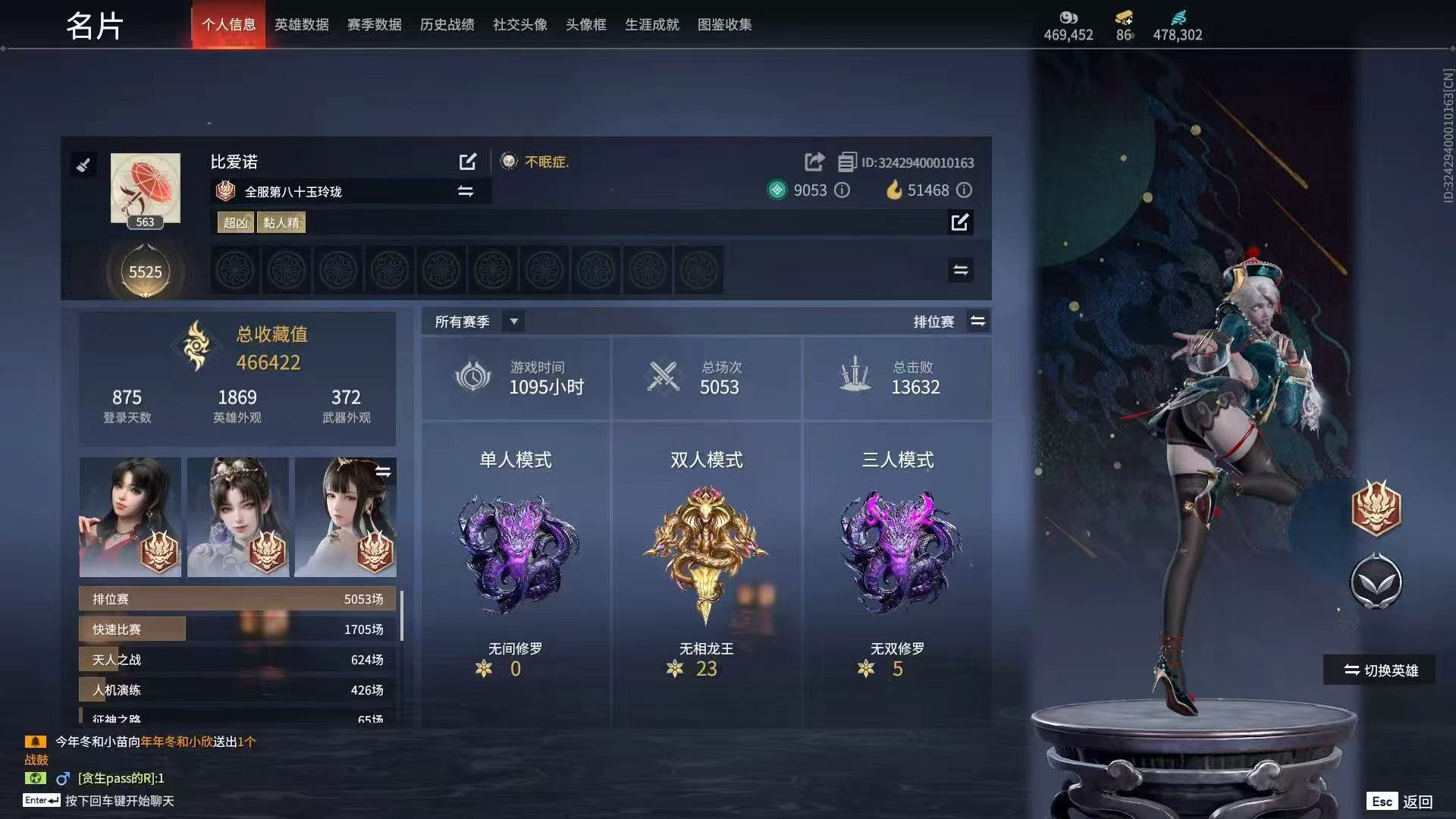Toggle the medallion row display switcher

(960, 269)
